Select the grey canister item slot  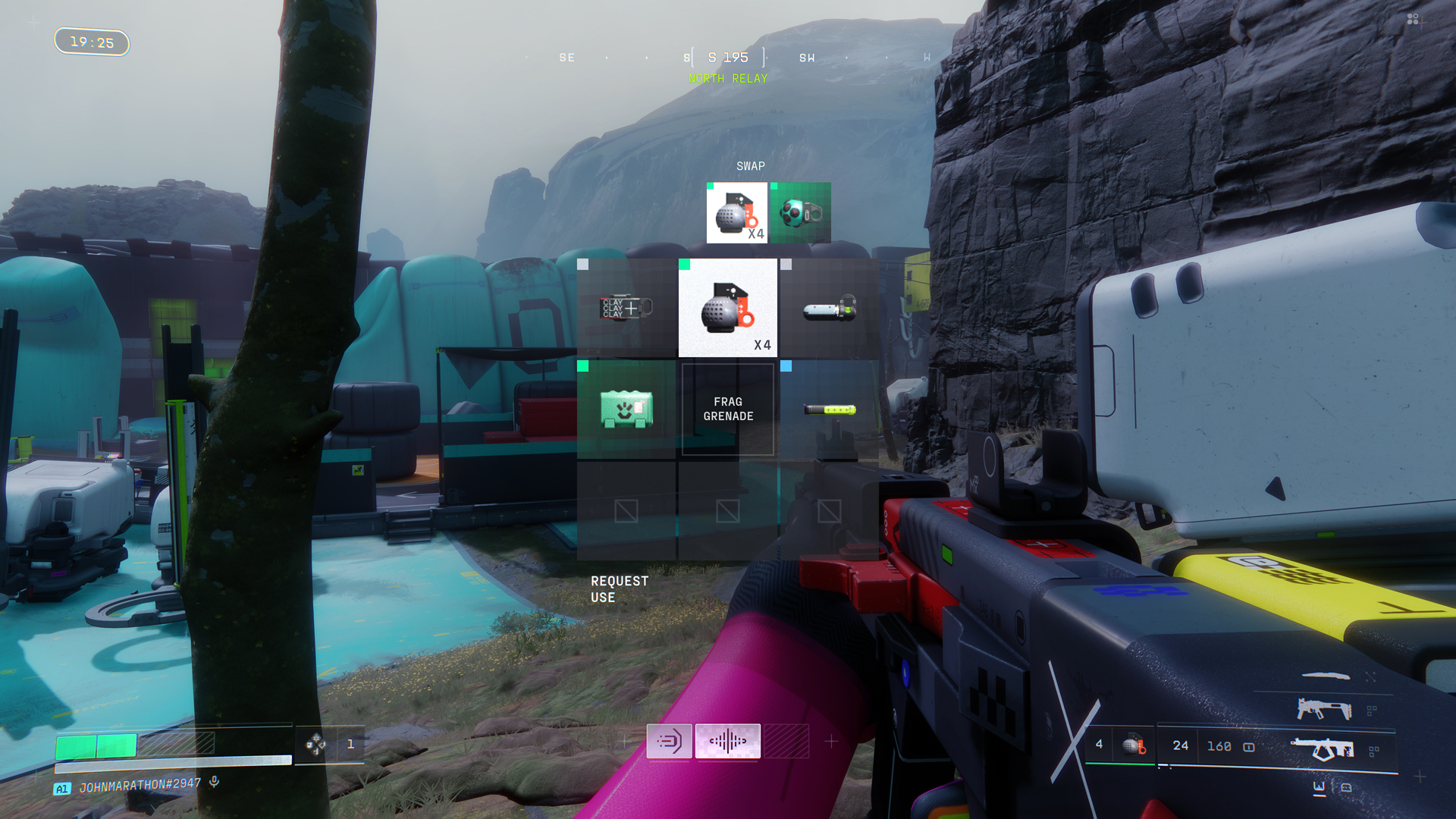pos(829,308)
